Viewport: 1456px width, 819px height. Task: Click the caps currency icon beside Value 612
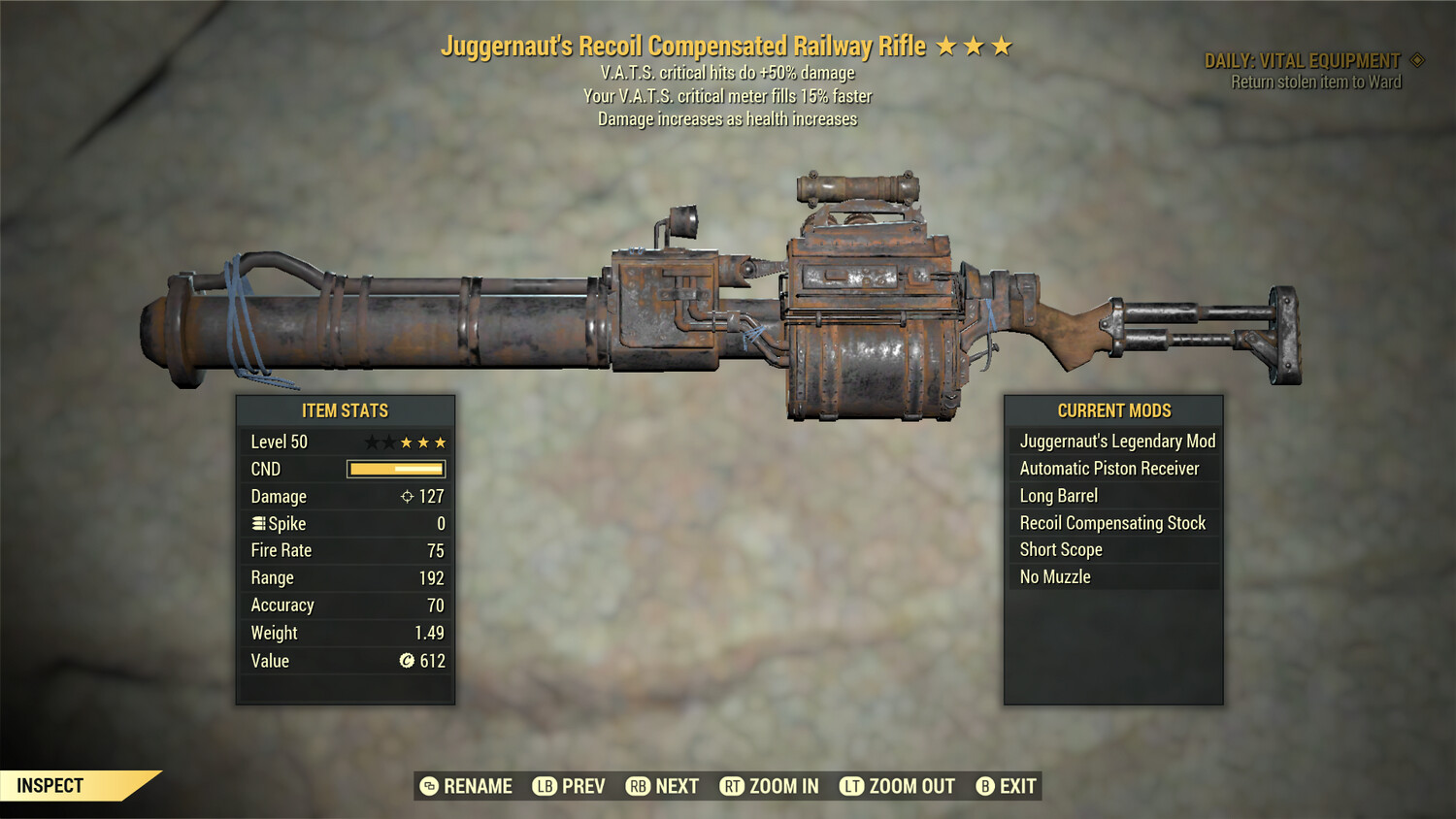tap(408, 661)
